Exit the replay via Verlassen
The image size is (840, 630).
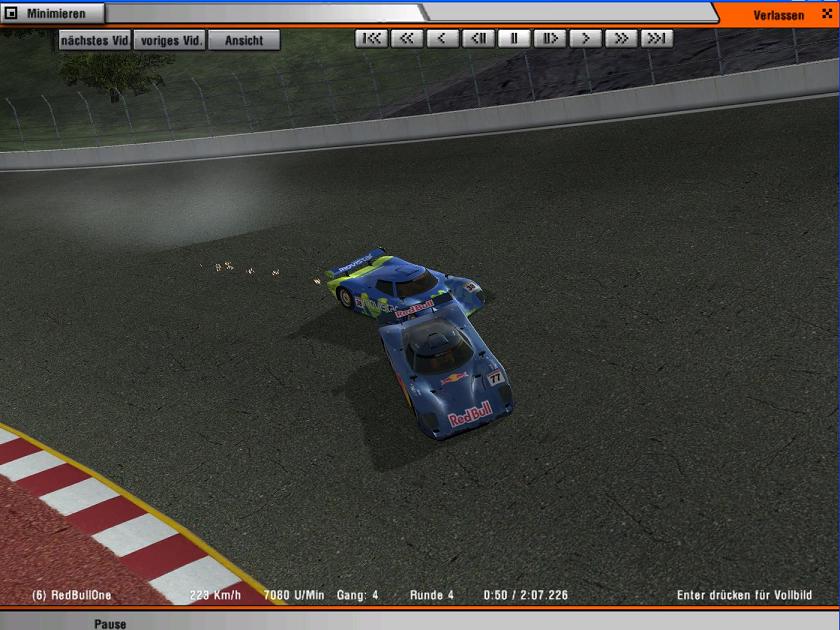[x=778, y=14]
